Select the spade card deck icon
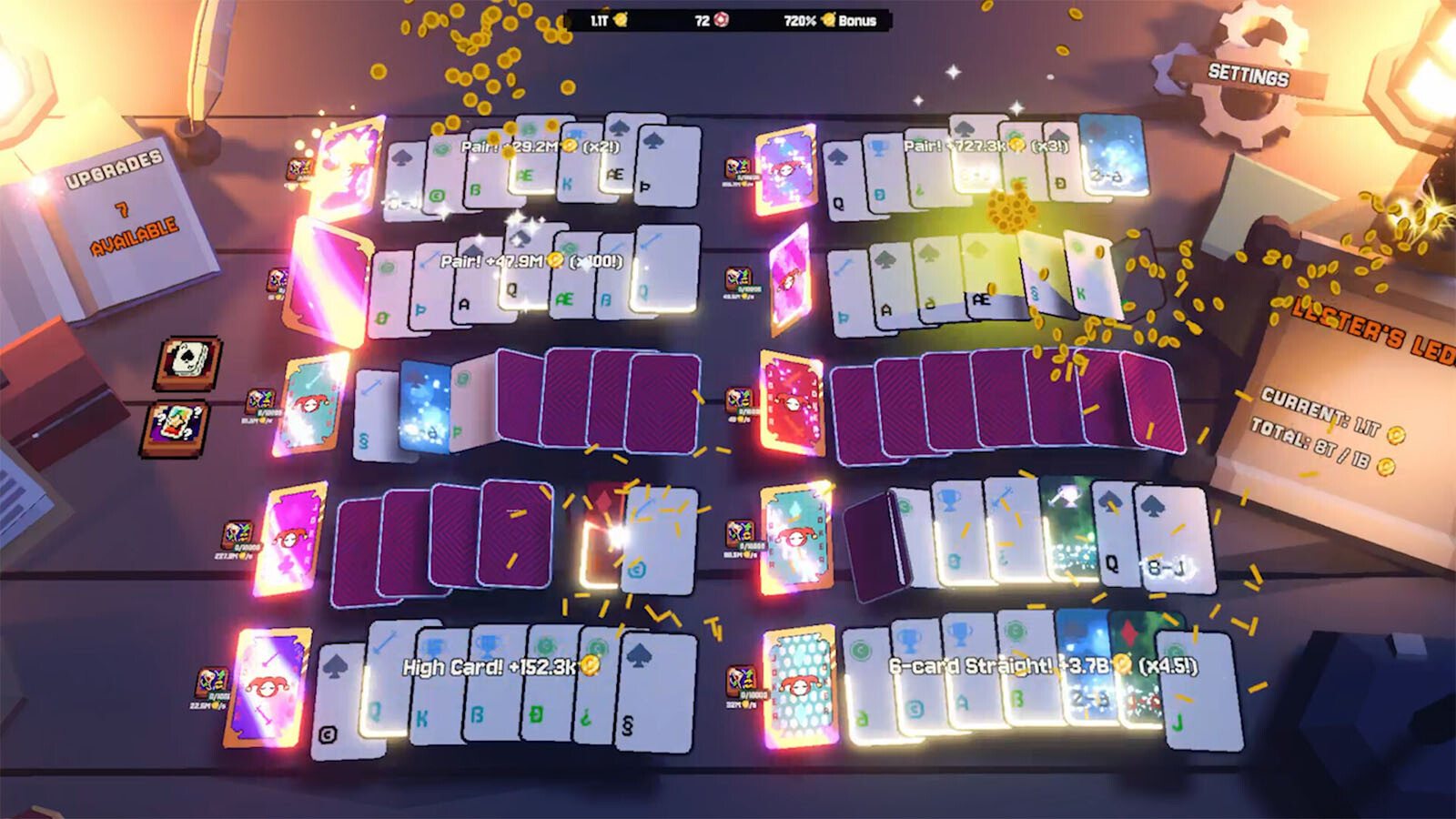 pos(188,361)
